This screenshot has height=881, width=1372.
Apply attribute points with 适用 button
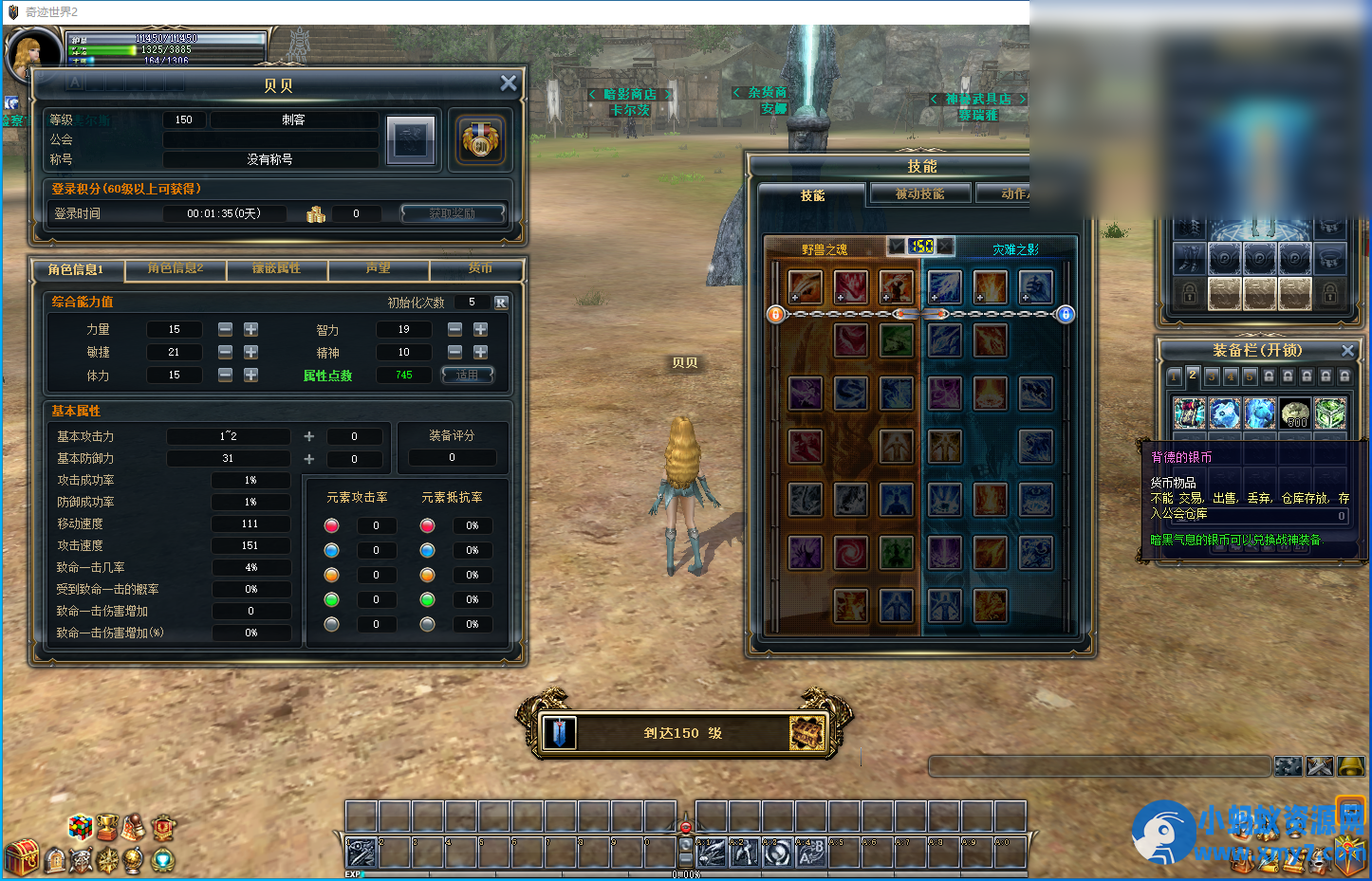tap(468, 376)
